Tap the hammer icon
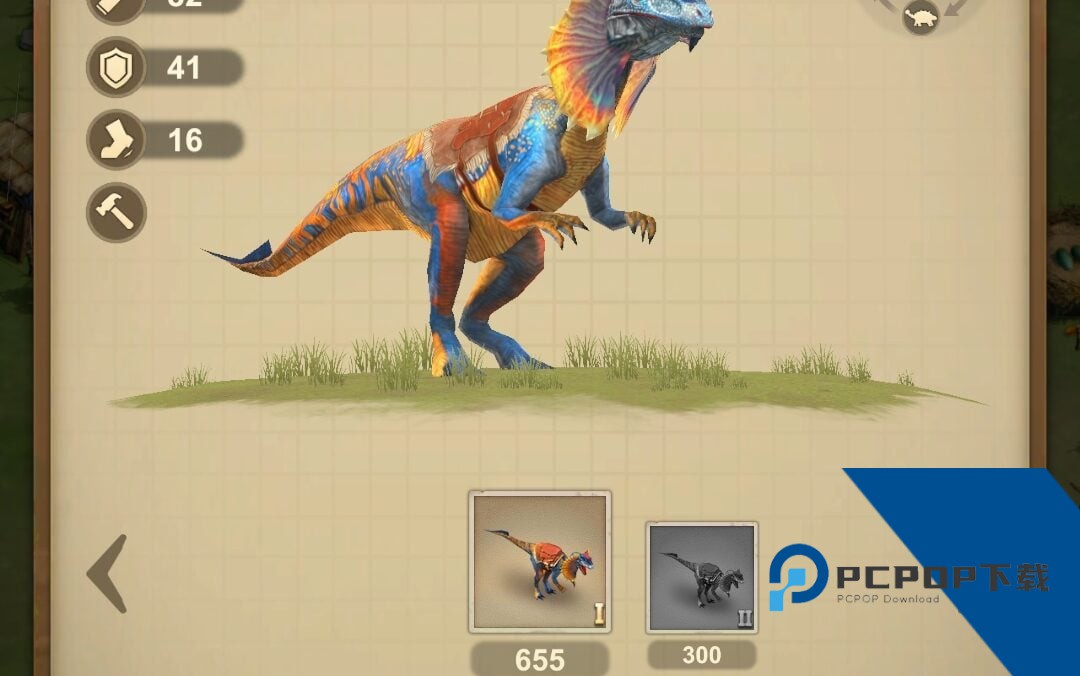This screenshot has width=1080, height=676. (116, 212)
